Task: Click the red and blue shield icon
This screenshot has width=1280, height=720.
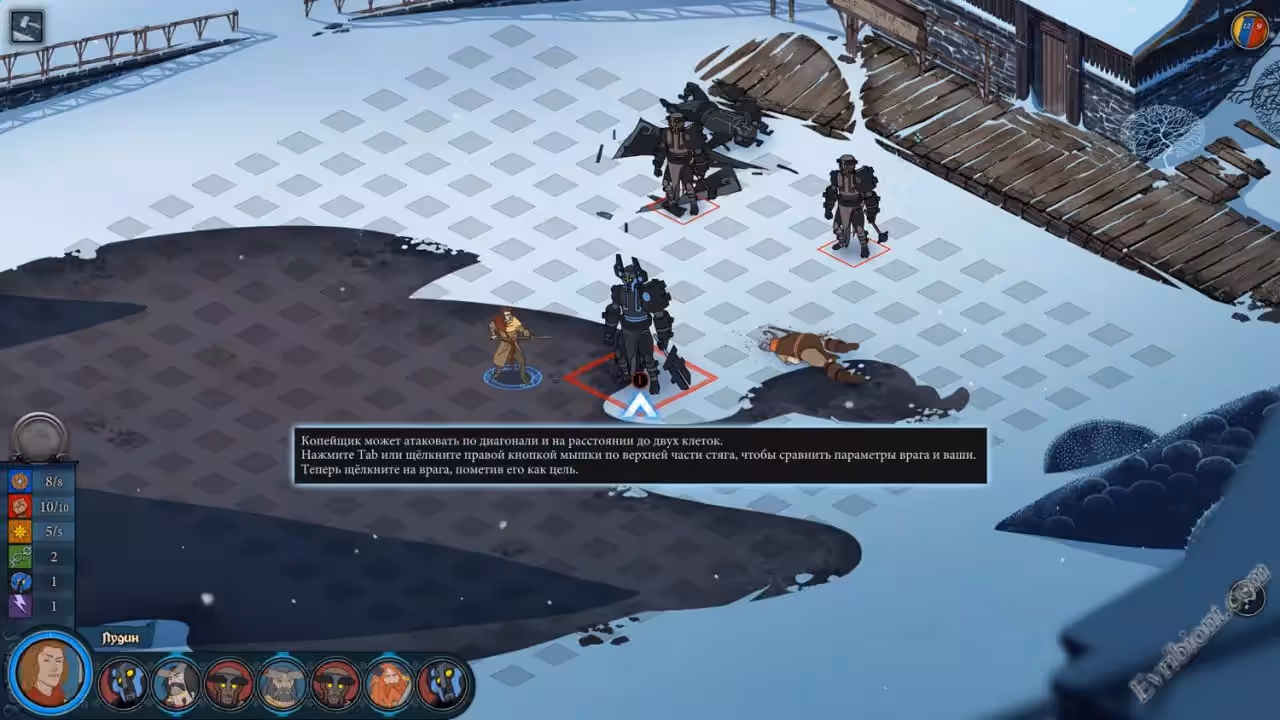Action: coord(1249,29)
